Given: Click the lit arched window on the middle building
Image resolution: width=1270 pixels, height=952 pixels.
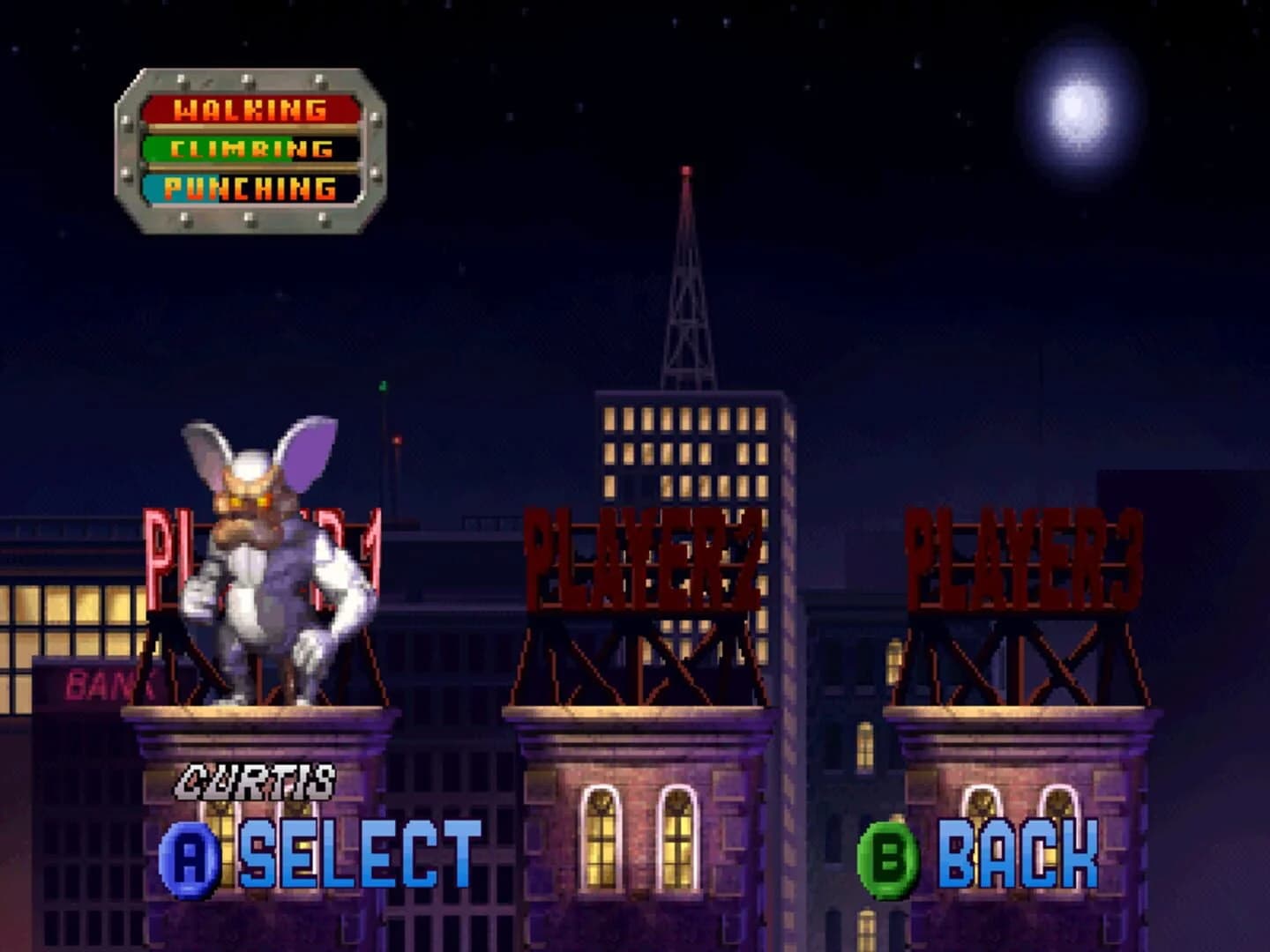Looking at the screenshot, I should 599,837.
